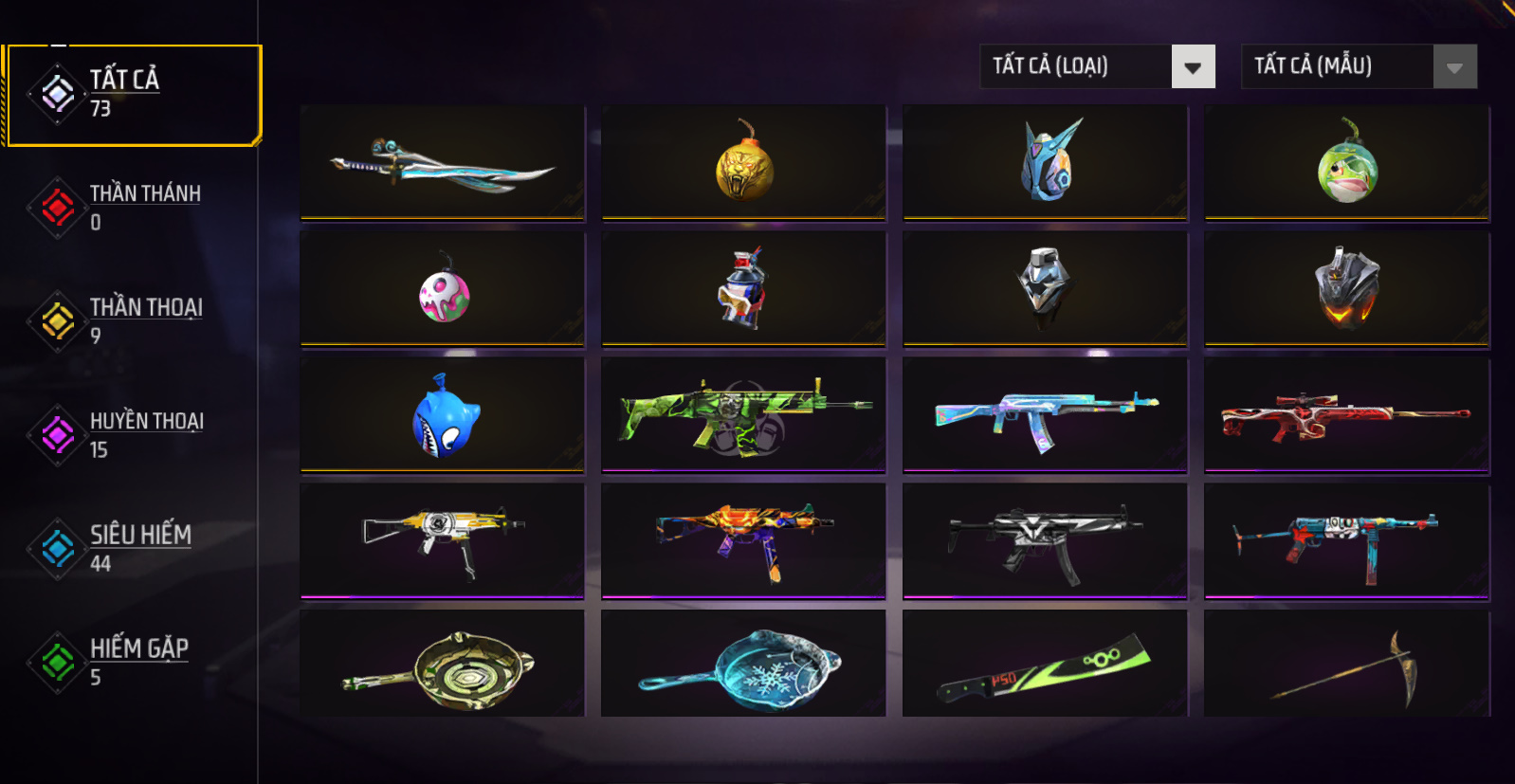Image resolution: width=1515 pixels, height=784 pixels.
Task: Select the holographic blue AK rifle skin
Action: (1045, 415)
